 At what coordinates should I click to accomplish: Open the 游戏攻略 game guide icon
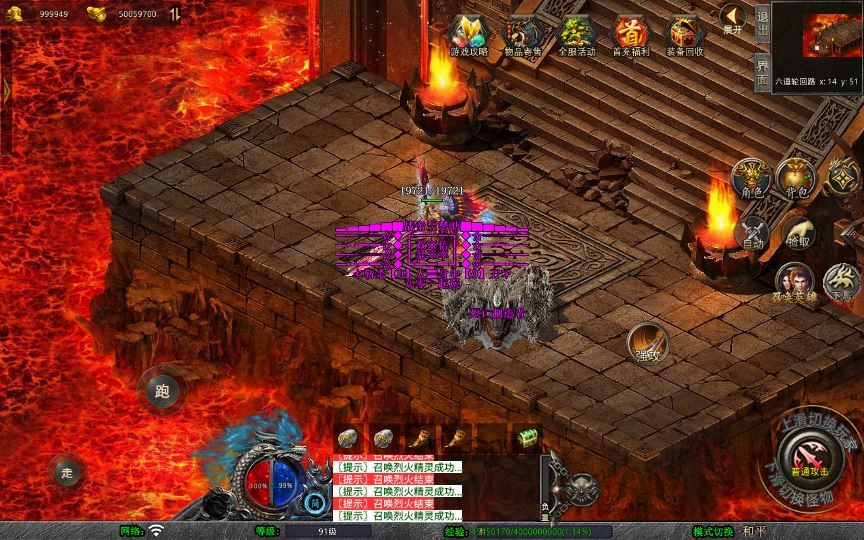pyautogui.click(x=468, y=36)
